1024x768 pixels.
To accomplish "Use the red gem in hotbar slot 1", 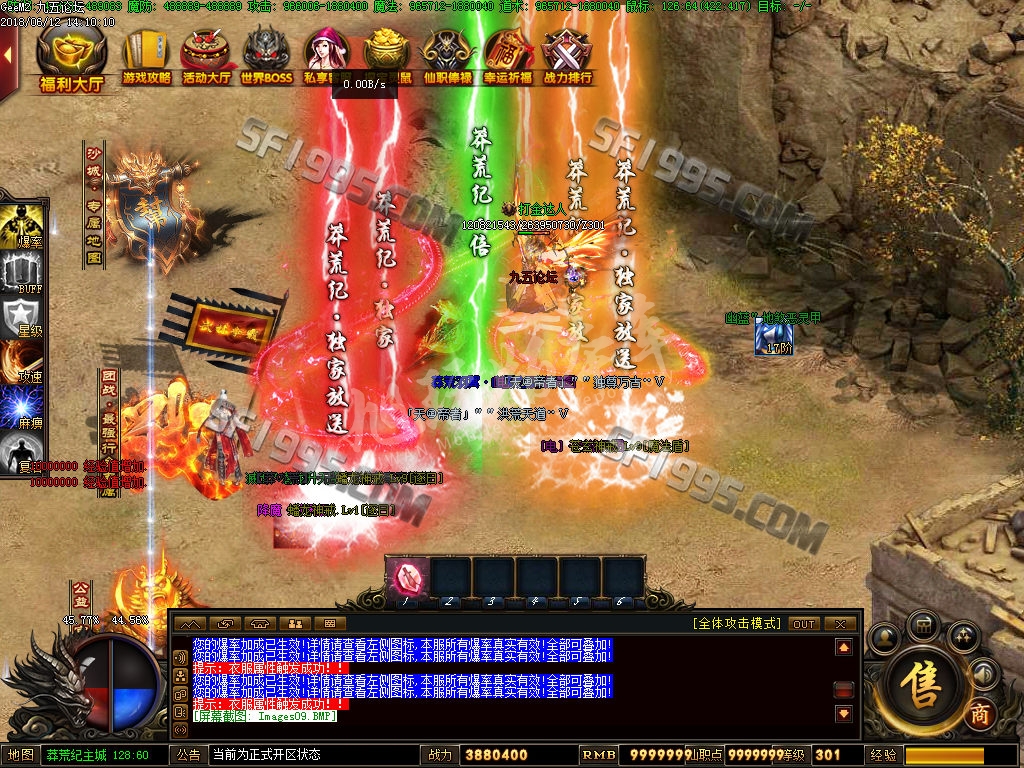I will (x=408, y=579).
